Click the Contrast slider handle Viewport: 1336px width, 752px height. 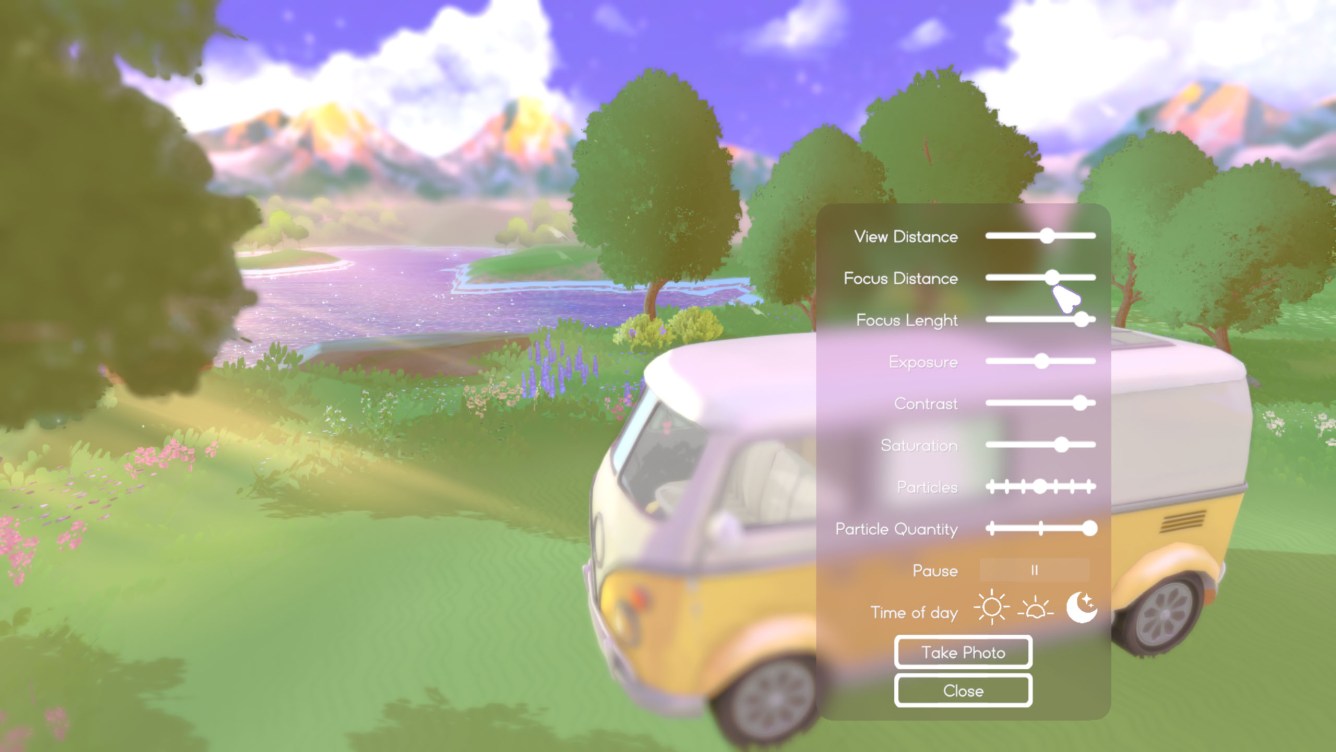[1082, 403]
